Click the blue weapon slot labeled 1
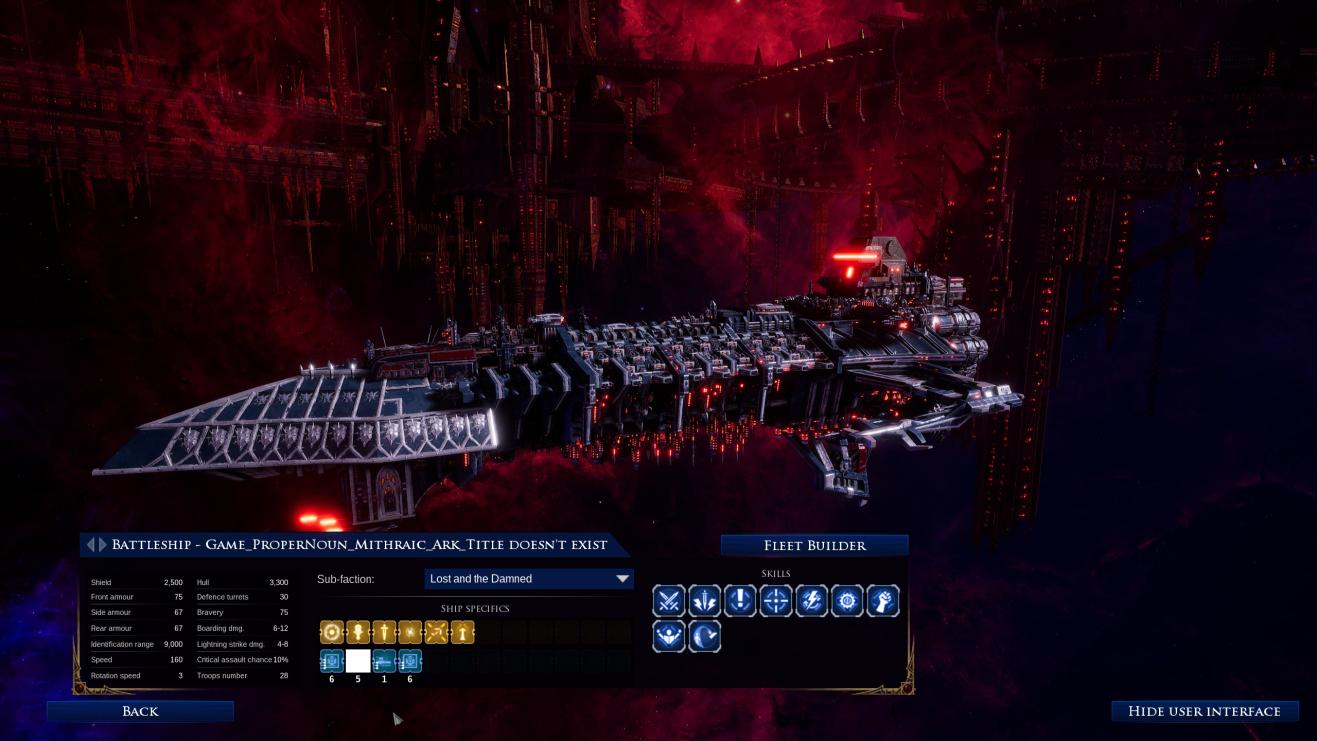The width and height of the screenshot is (1317, 741). 384,661
